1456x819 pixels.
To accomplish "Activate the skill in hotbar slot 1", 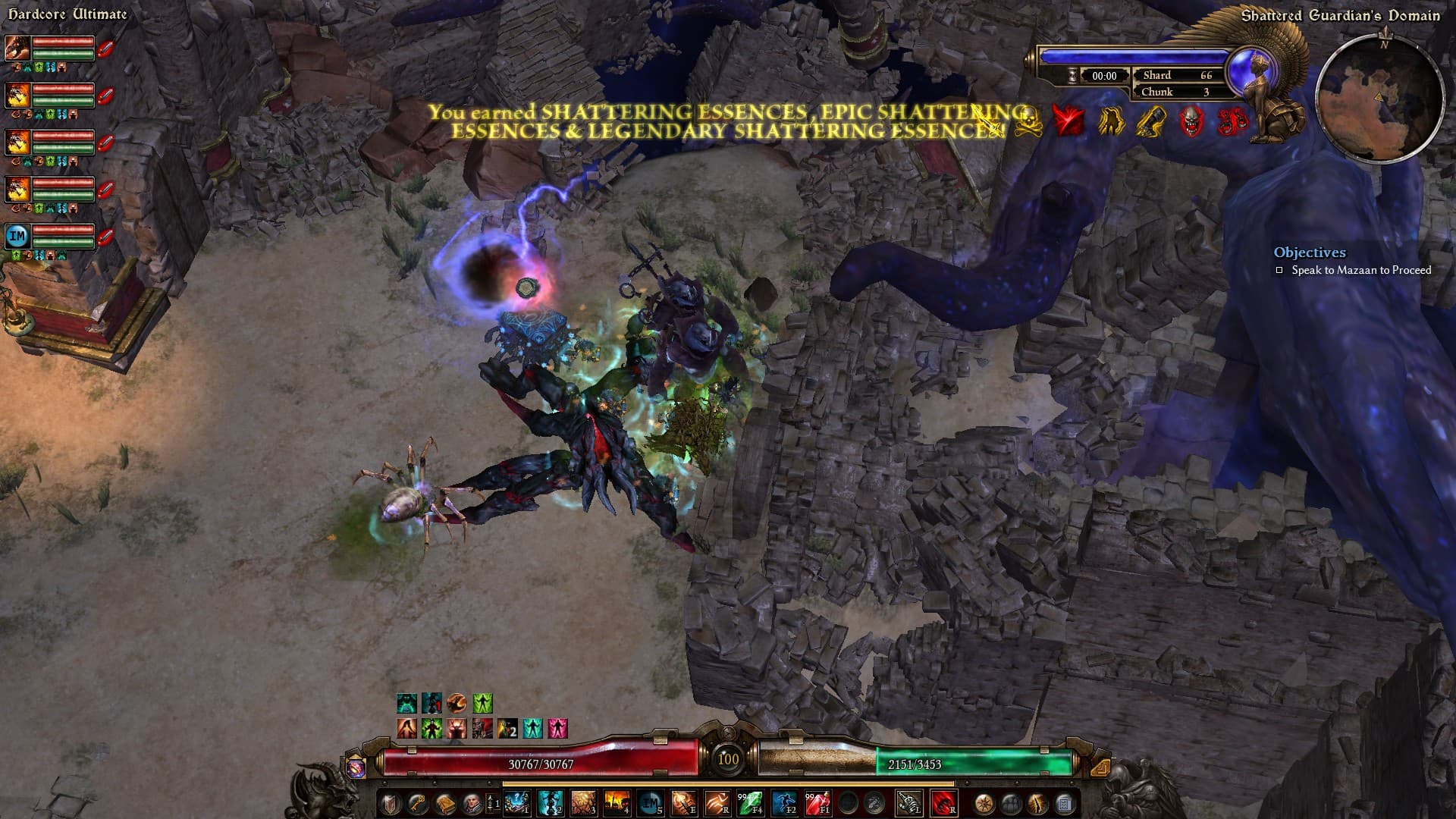I will point(516,803).
